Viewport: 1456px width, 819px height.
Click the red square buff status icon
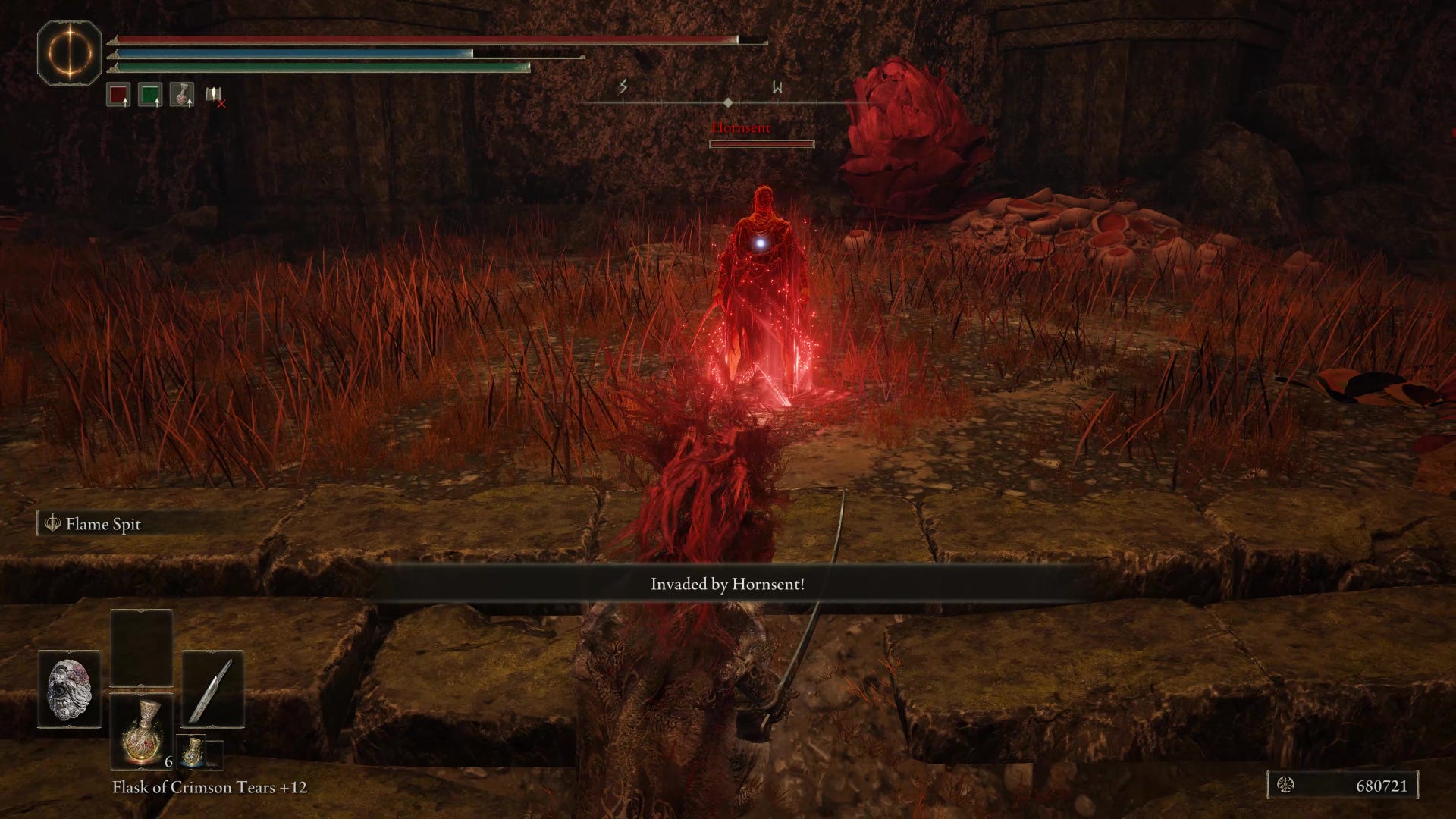(x=118, y=95)
